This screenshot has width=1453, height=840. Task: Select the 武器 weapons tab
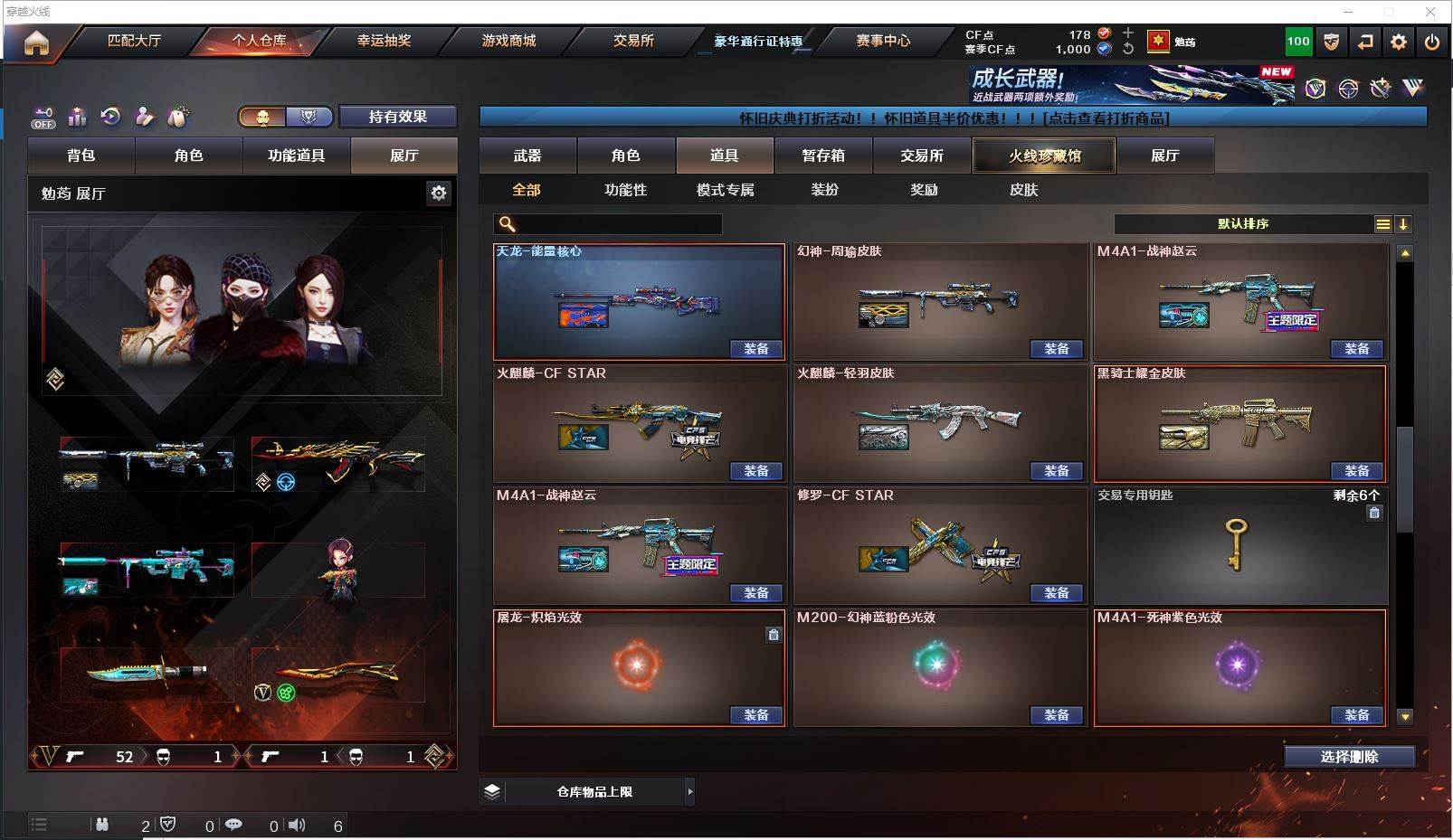(x=527, y=156)
